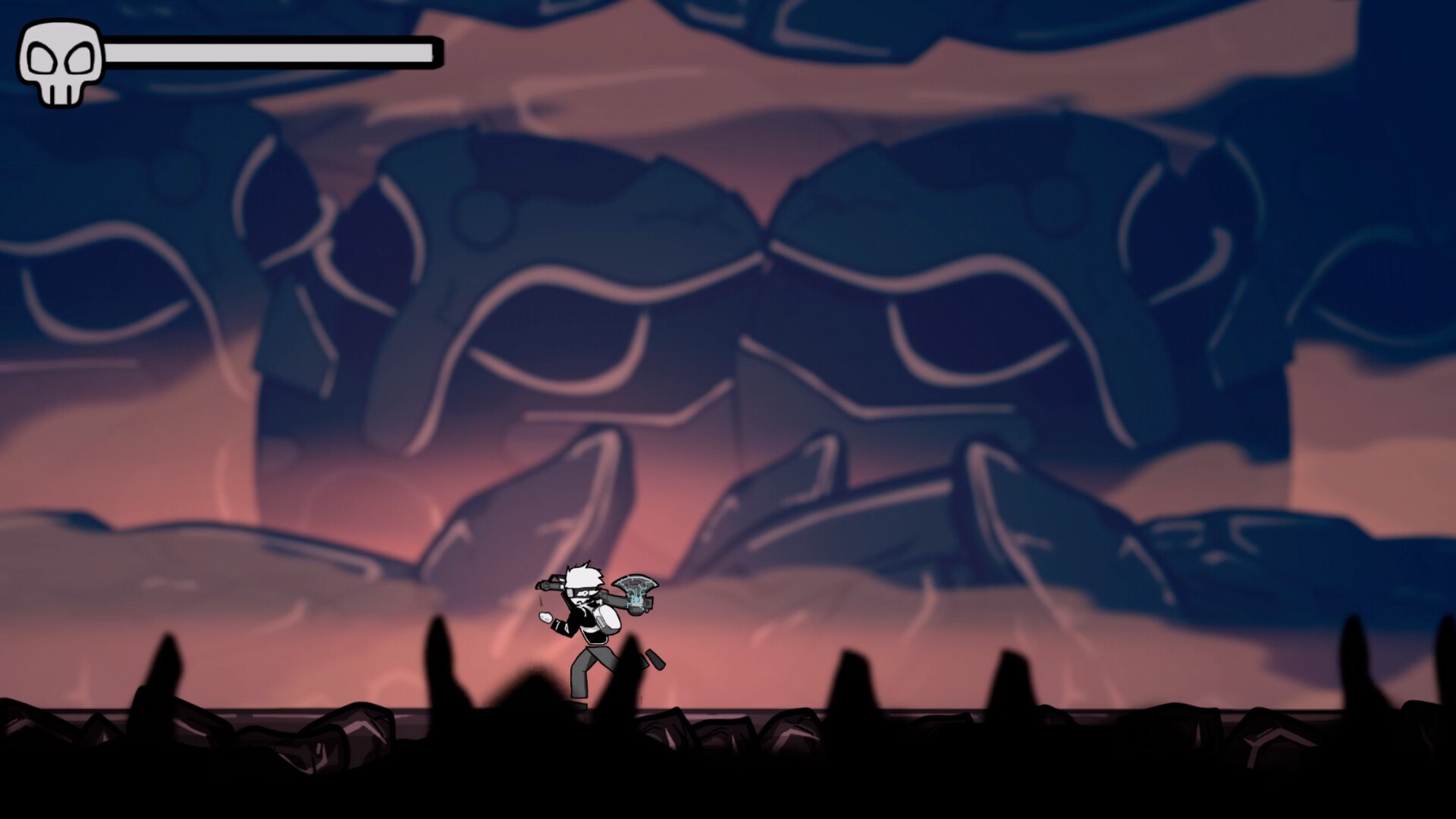Click the white spiky hair of the character

[584, 573]
